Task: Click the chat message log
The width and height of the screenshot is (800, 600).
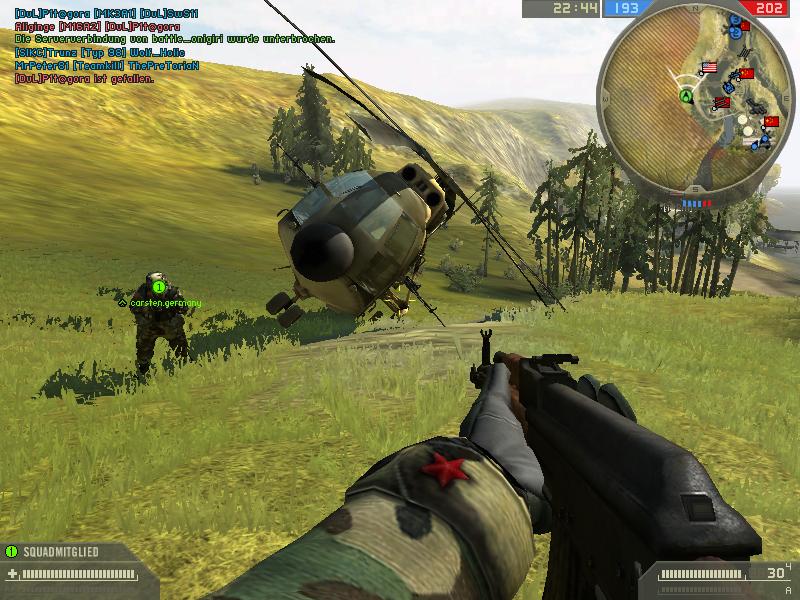Action: click(x=170, y=45)
